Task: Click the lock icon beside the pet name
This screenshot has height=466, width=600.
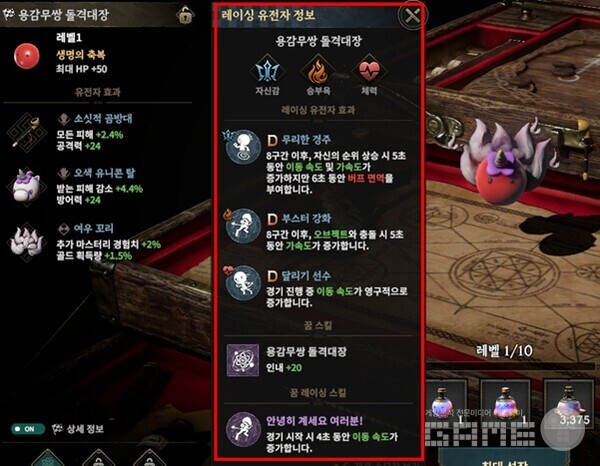Action: pos(185,15)
